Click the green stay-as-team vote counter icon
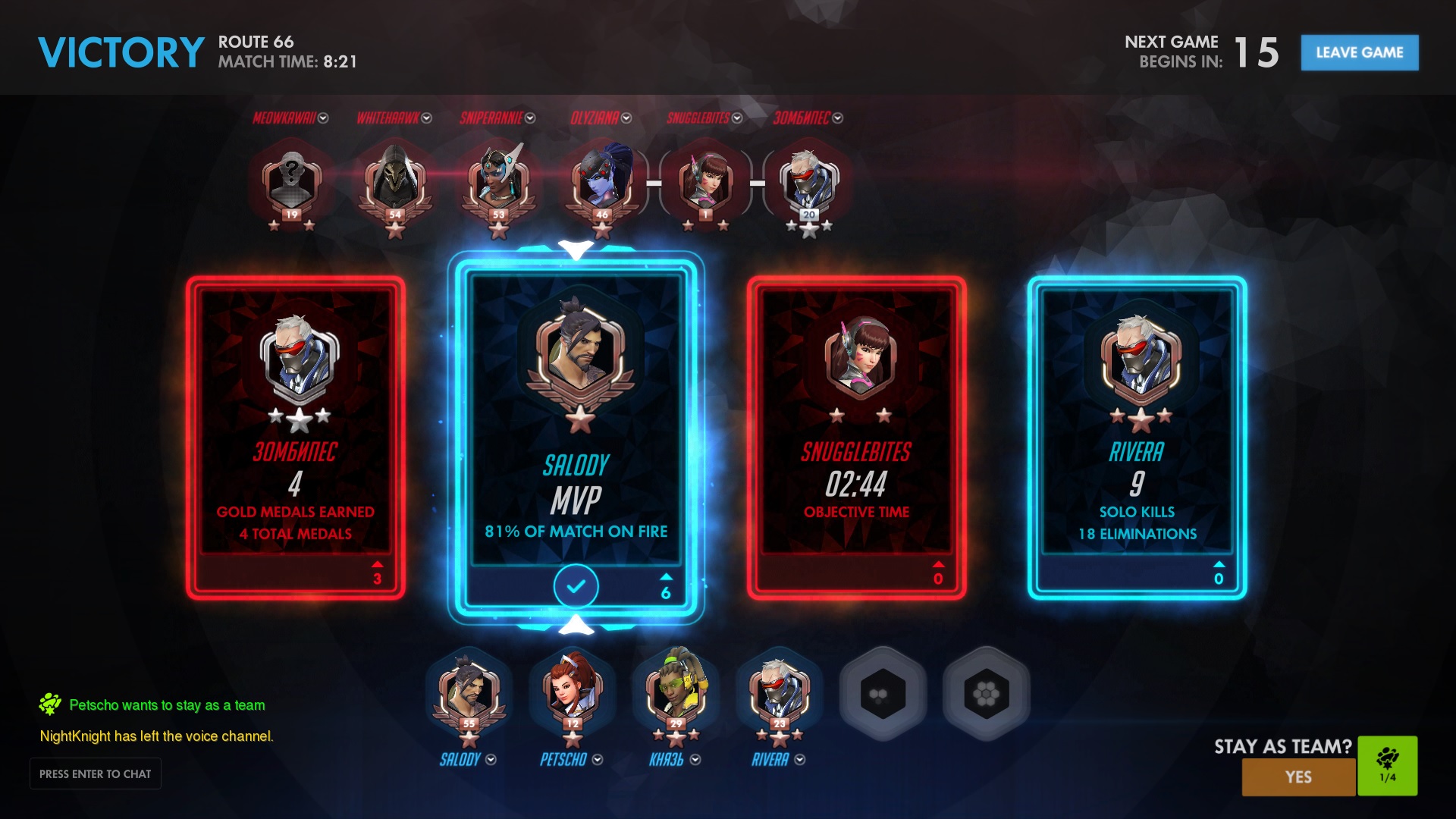This screenshot has height=819, width=1456. click(1387, 764)
